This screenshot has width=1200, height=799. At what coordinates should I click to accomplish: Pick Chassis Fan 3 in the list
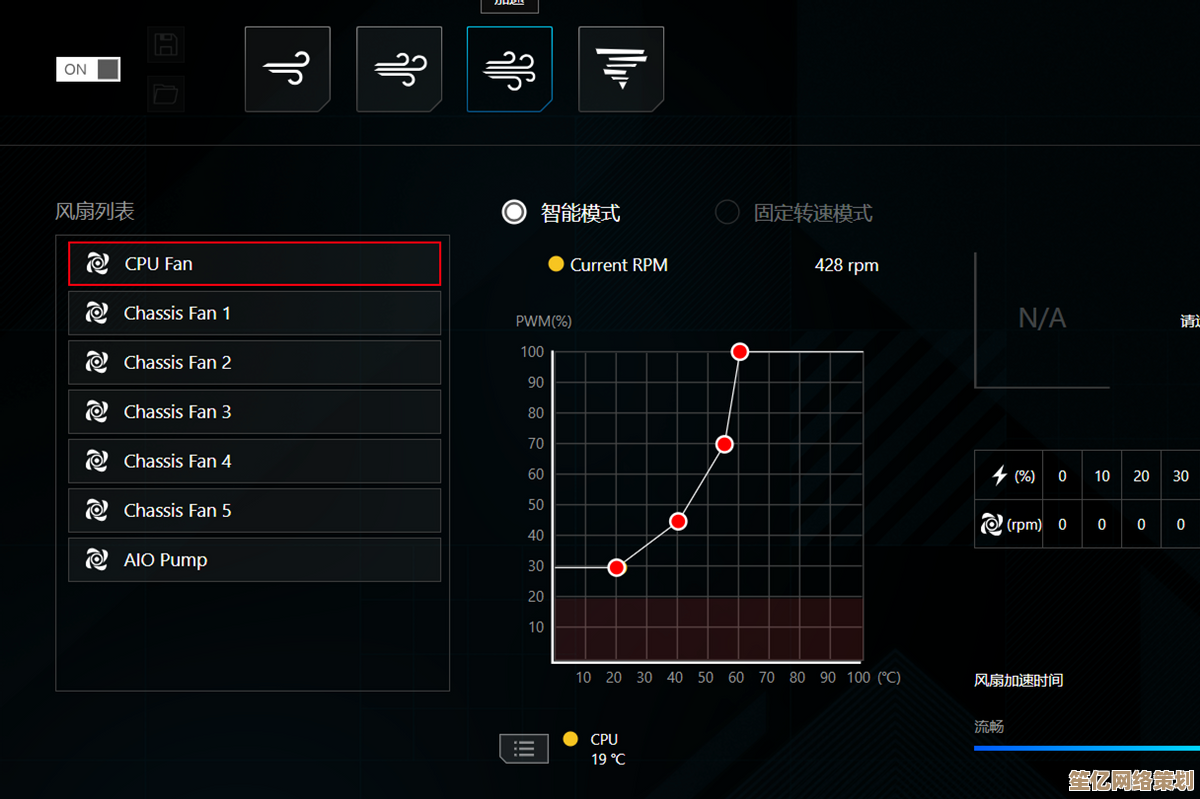(254, 412)
